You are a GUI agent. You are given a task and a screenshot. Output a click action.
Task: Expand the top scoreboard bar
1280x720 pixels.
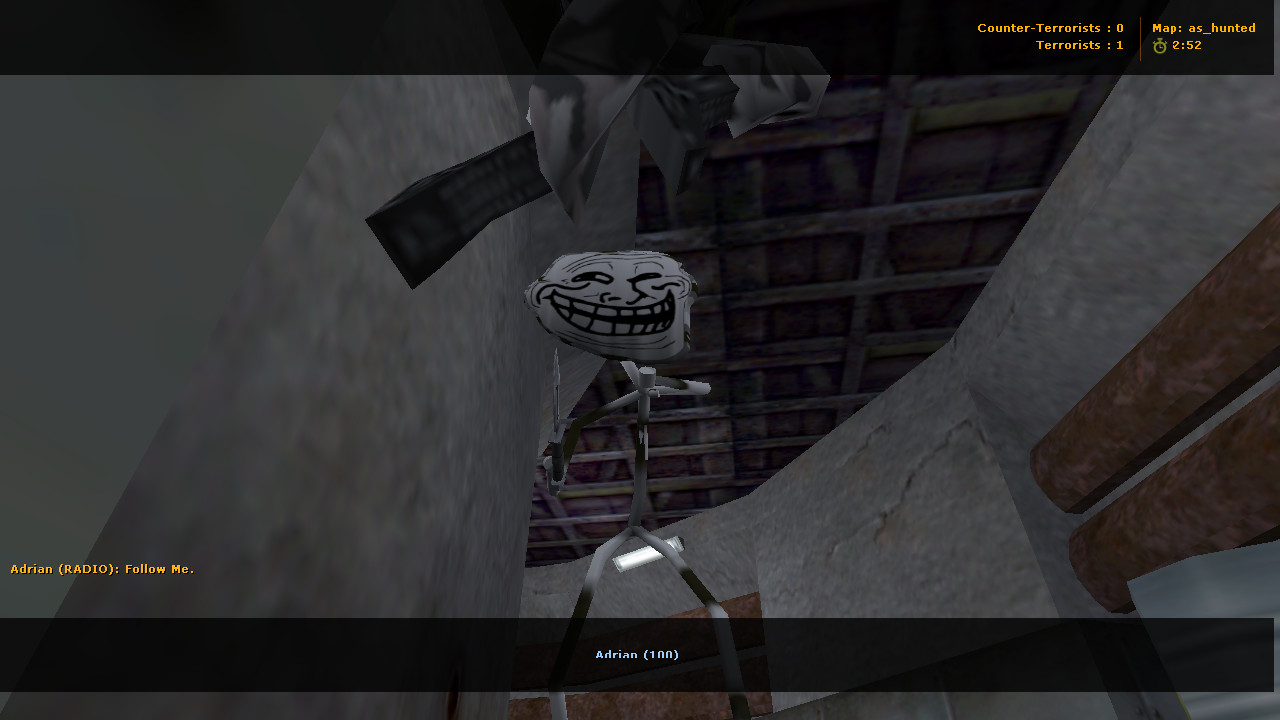(x=640, y=38)
